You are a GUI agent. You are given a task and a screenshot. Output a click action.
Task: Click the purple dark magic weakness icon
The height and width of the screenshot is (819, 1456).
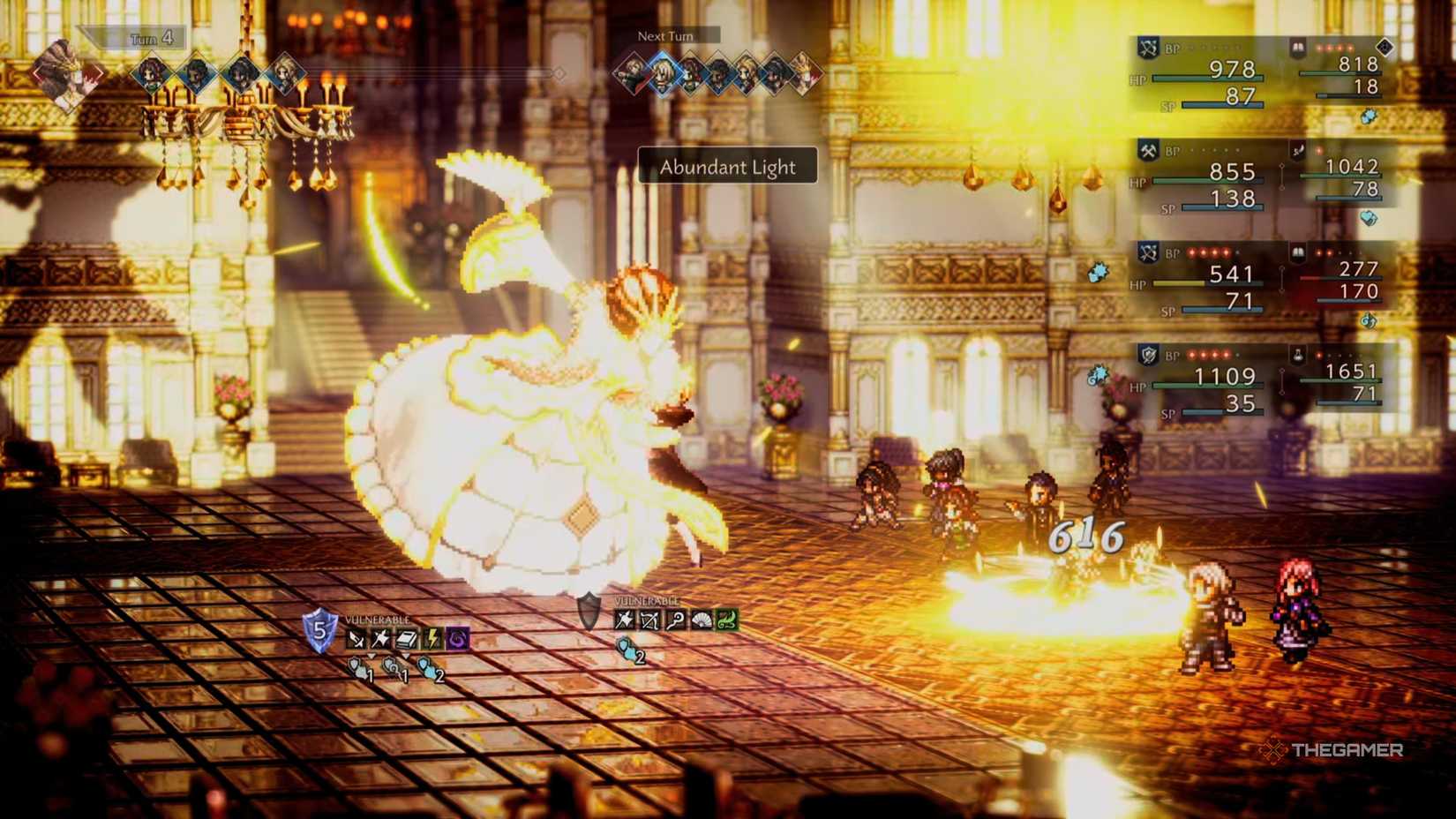pyautogui.click(x=457, y=637)
